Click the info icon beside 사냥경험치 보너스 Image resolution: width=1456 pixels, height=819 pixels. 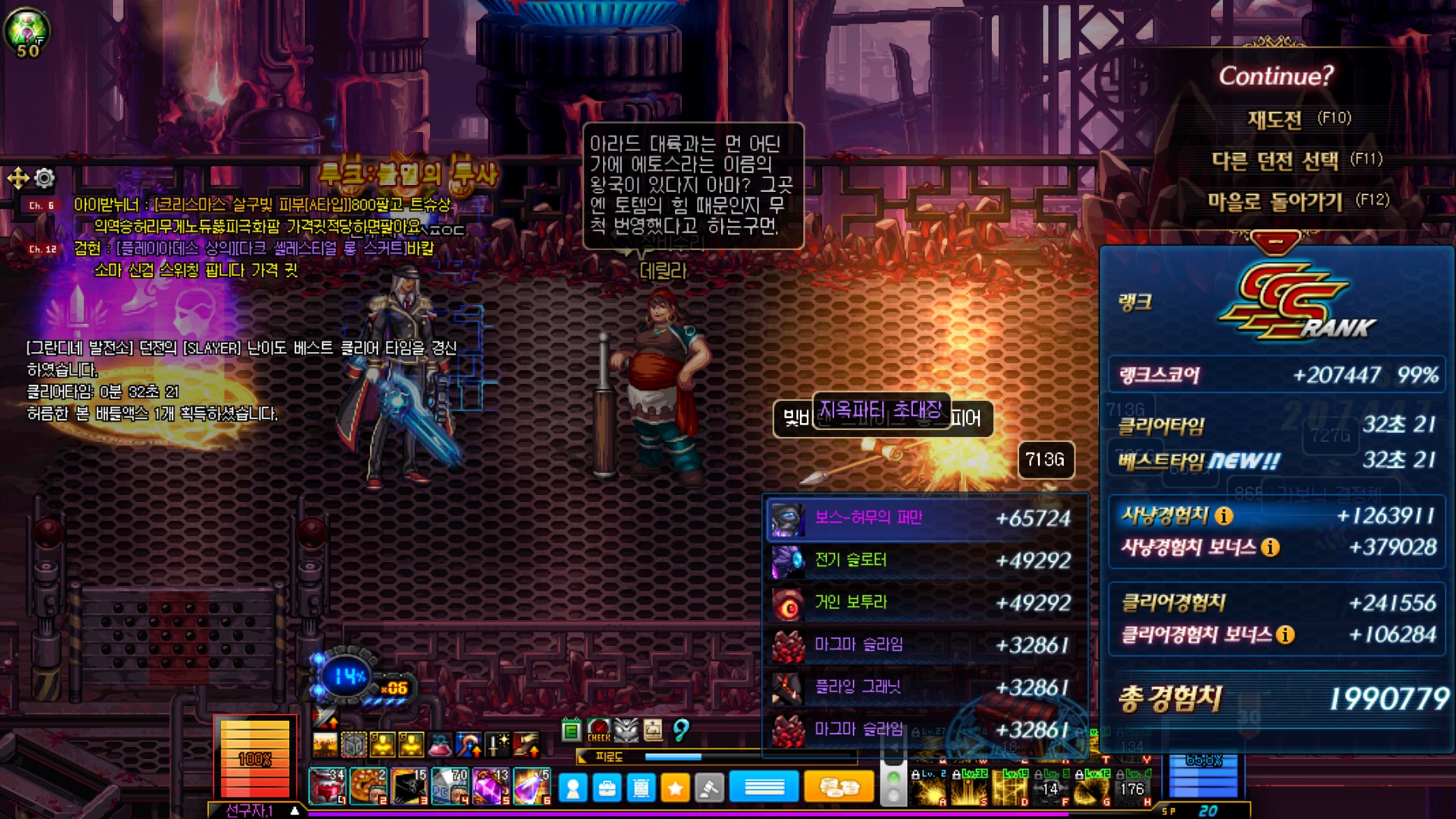[x=1270, y=548]
